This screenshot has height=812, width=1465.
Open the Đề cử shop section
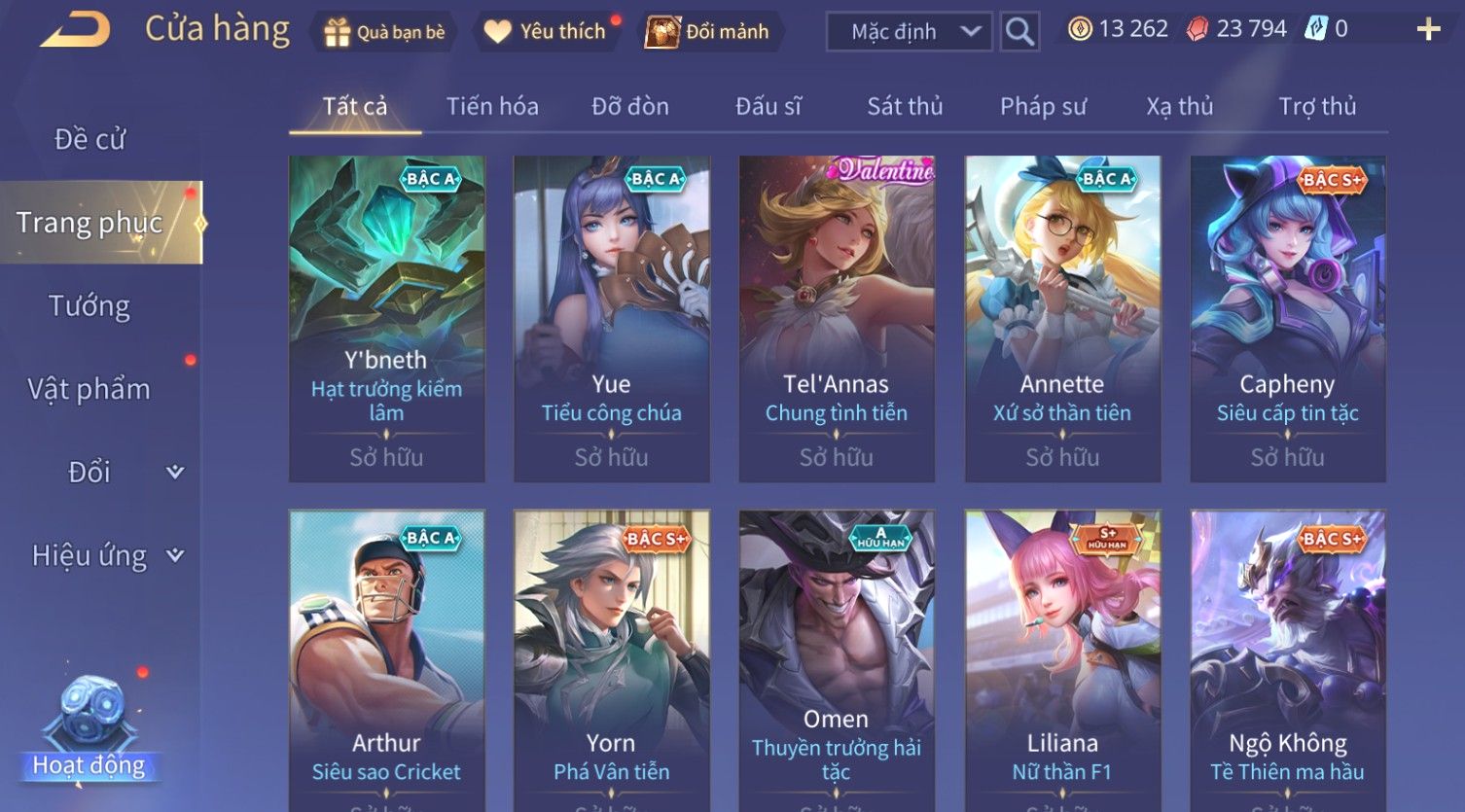tap(89, 140)
